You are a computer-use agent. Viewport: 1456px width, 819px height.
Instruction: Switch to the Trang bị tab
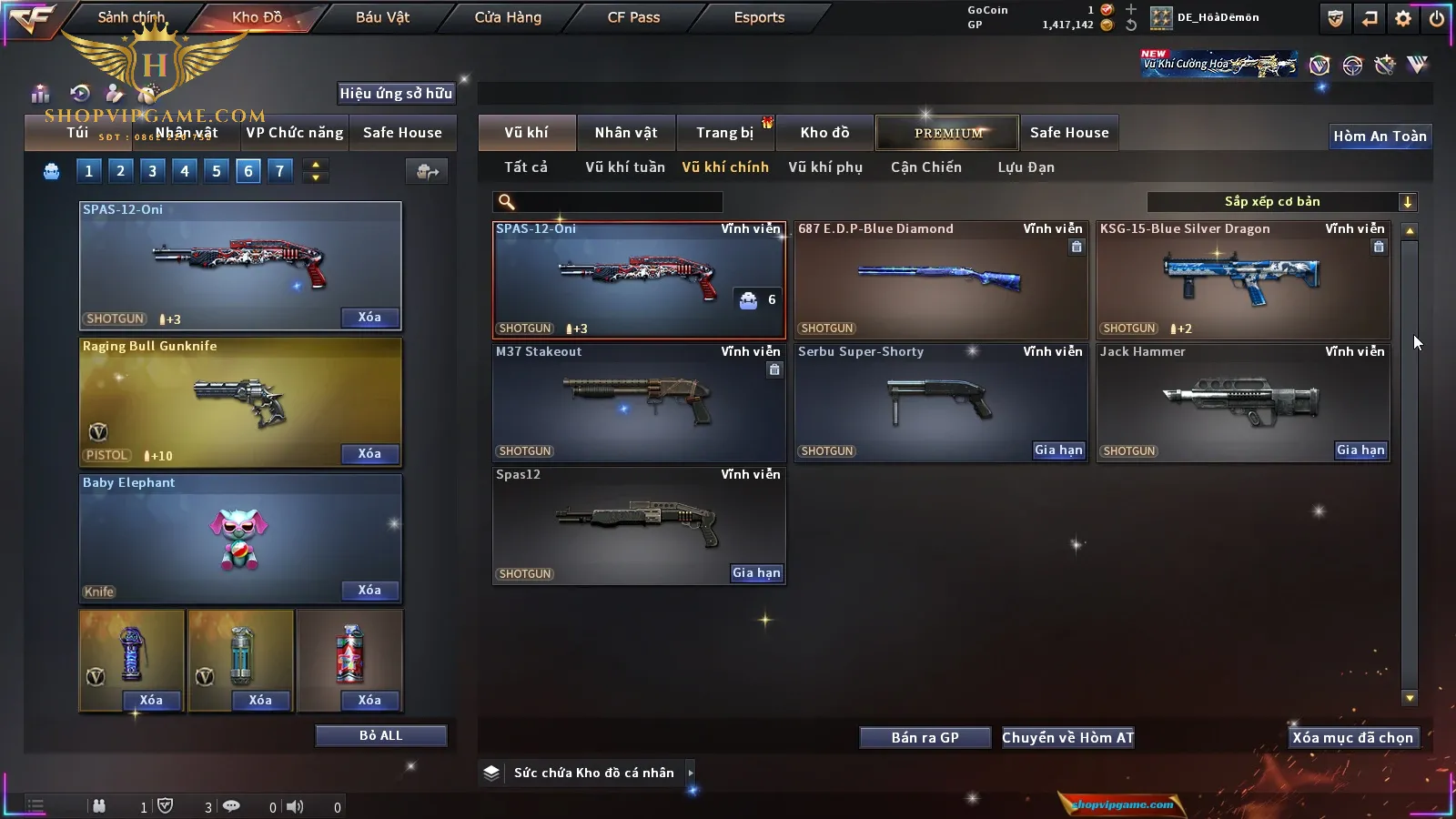click(725, 133)
